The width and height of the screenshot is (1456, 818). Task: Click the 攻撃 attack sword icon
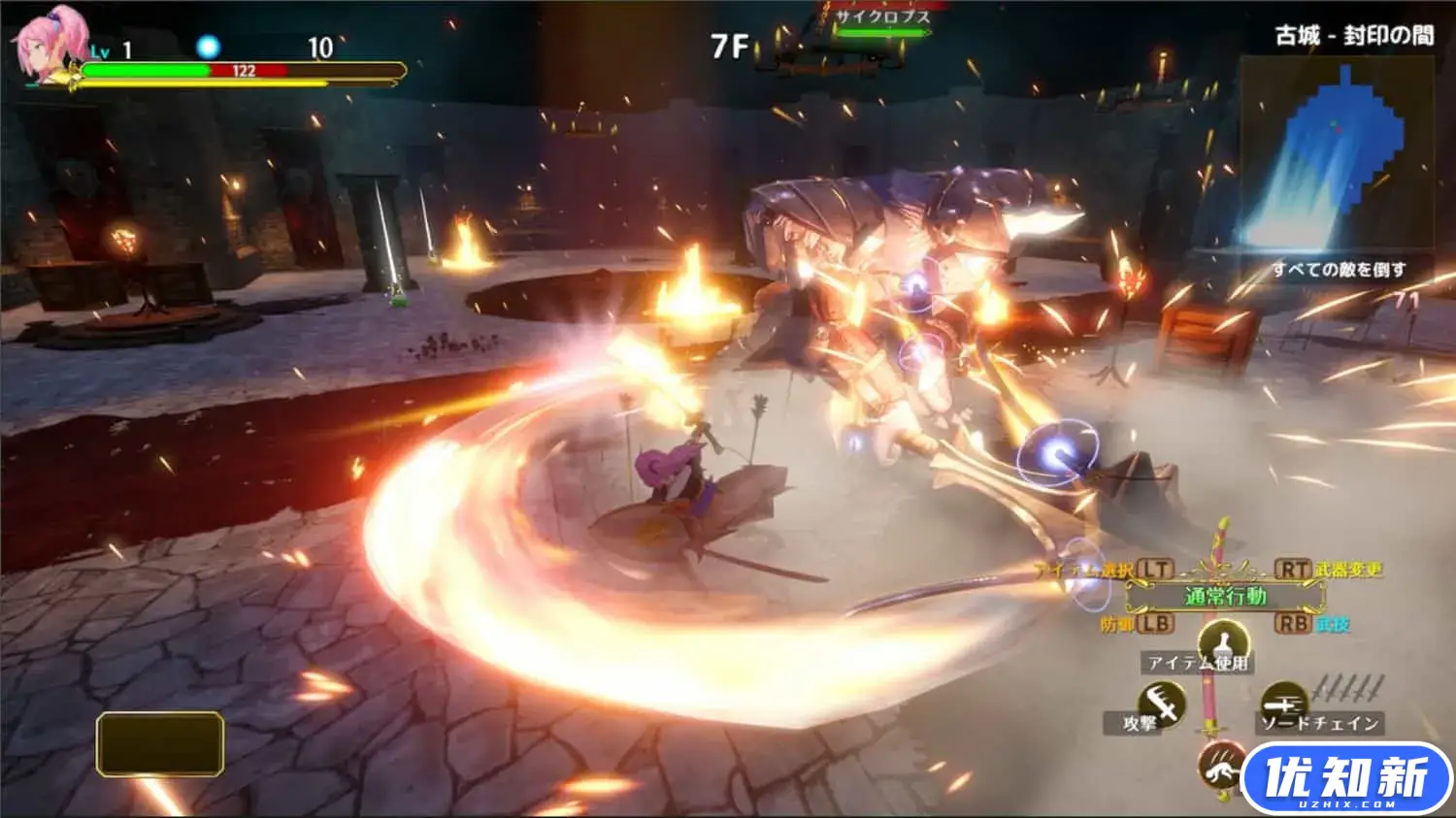point(1161,702)
